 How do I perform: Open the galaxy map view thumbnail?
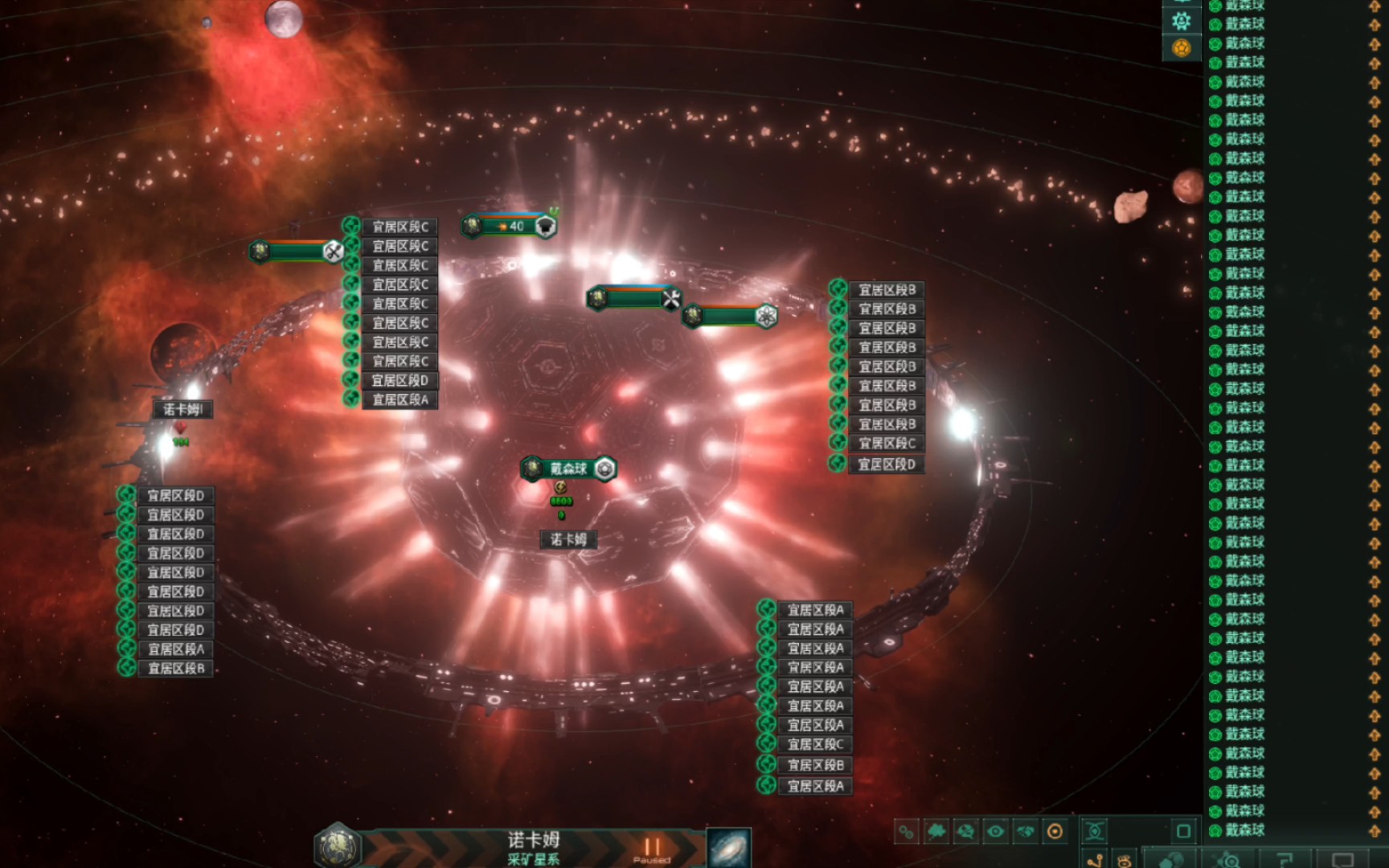728,848
